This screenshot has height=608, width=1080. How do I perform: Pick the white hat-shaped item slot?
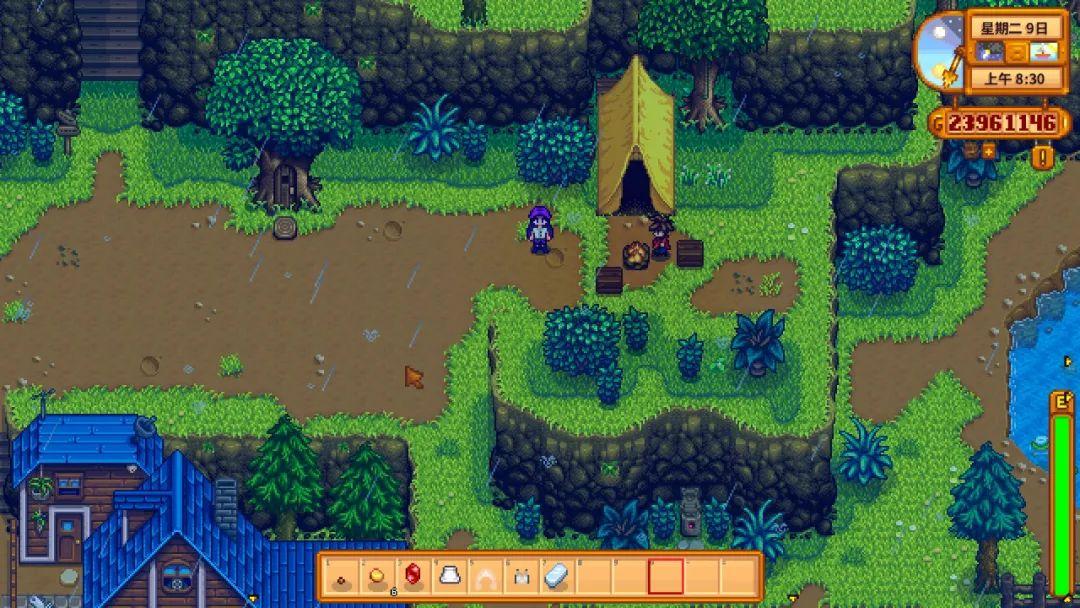click(x=450, y=576)
